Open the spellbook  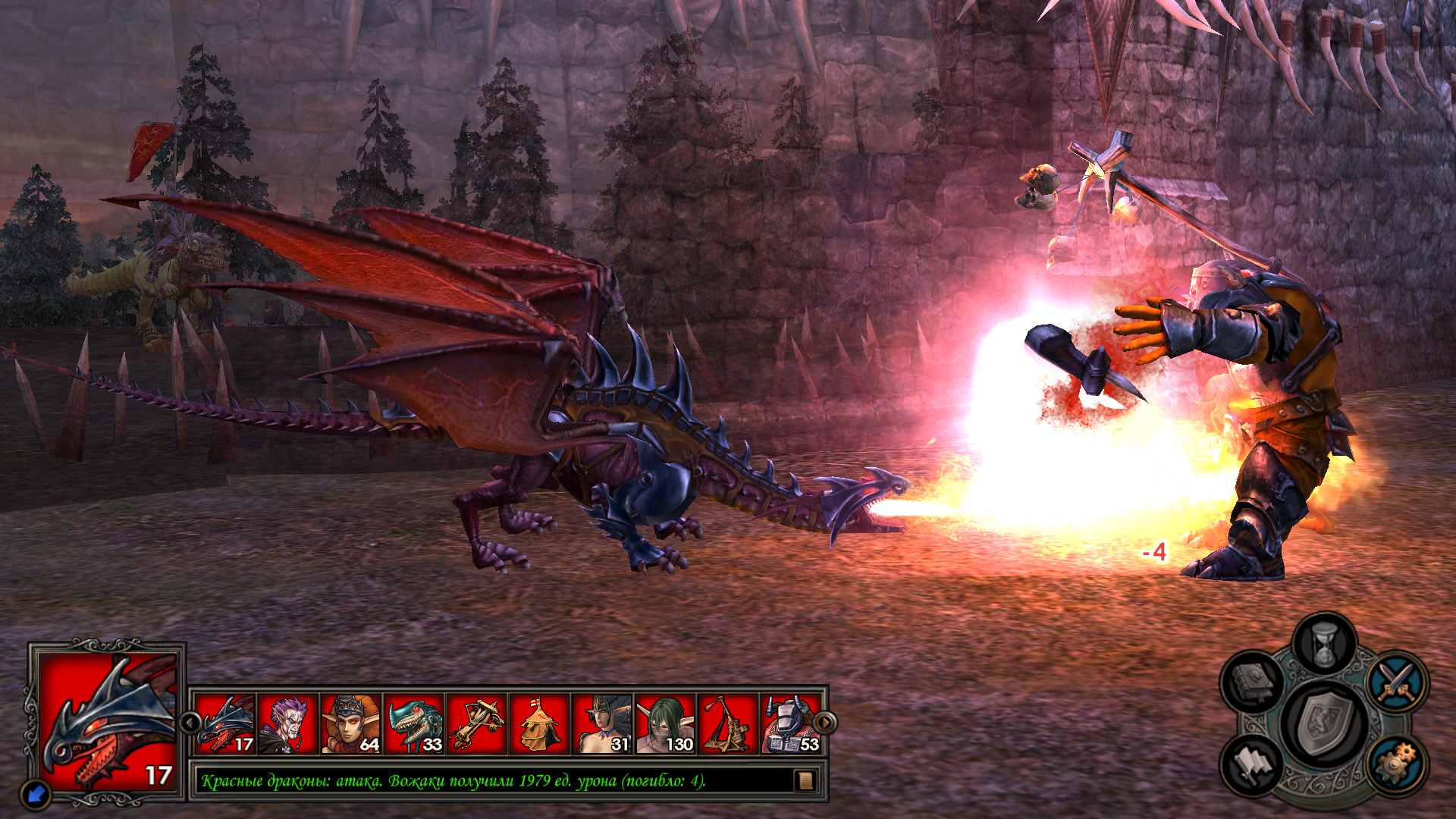pyautogui.click(x=1253, y=680)
